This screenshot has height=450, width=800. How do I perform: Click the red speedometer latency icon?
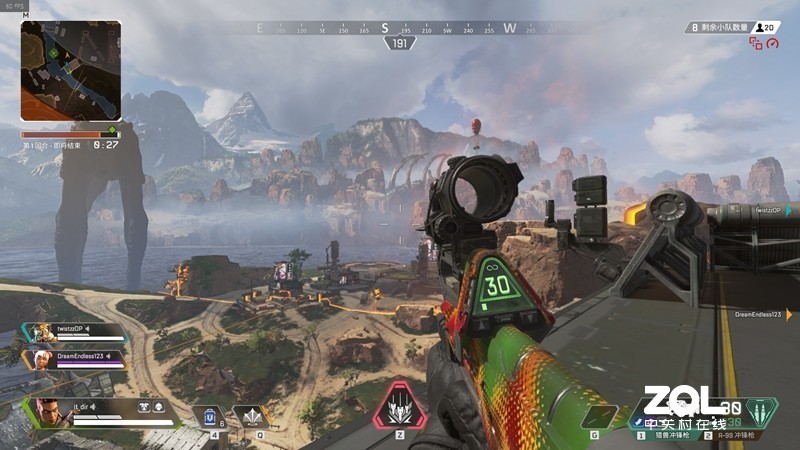(x=771, y=42)
